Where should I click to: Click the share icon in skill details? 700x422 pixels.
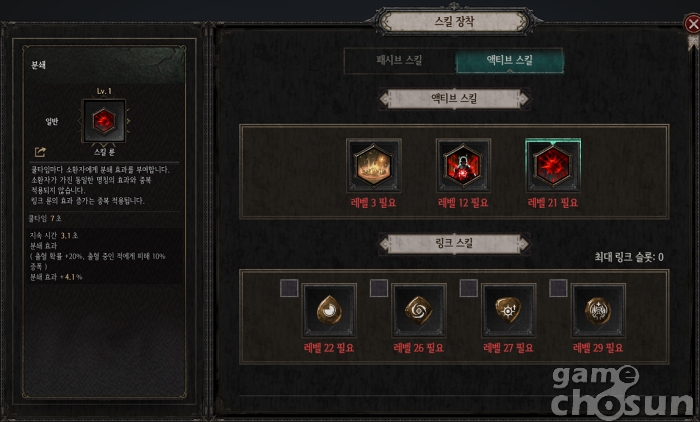[40, 152]
